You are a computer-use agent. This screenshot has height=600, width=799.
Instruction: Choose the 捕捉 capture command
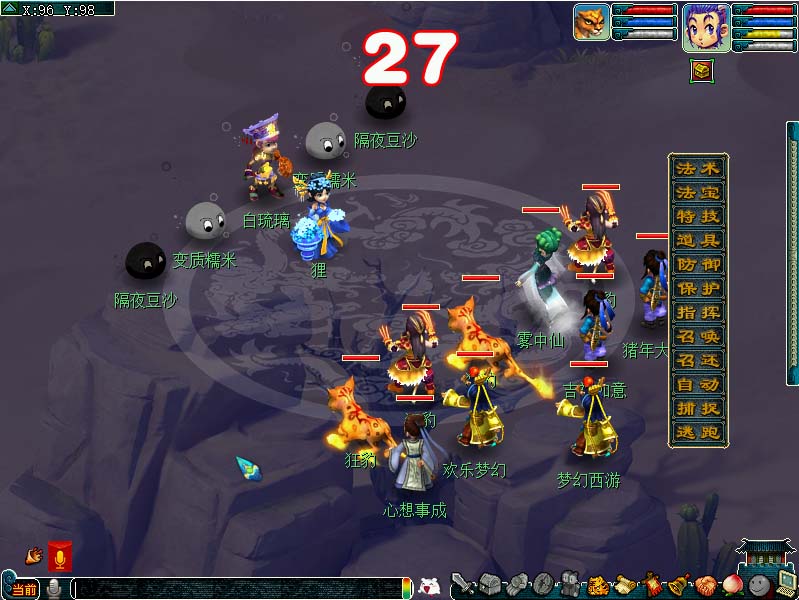click(x=697, y=408)
